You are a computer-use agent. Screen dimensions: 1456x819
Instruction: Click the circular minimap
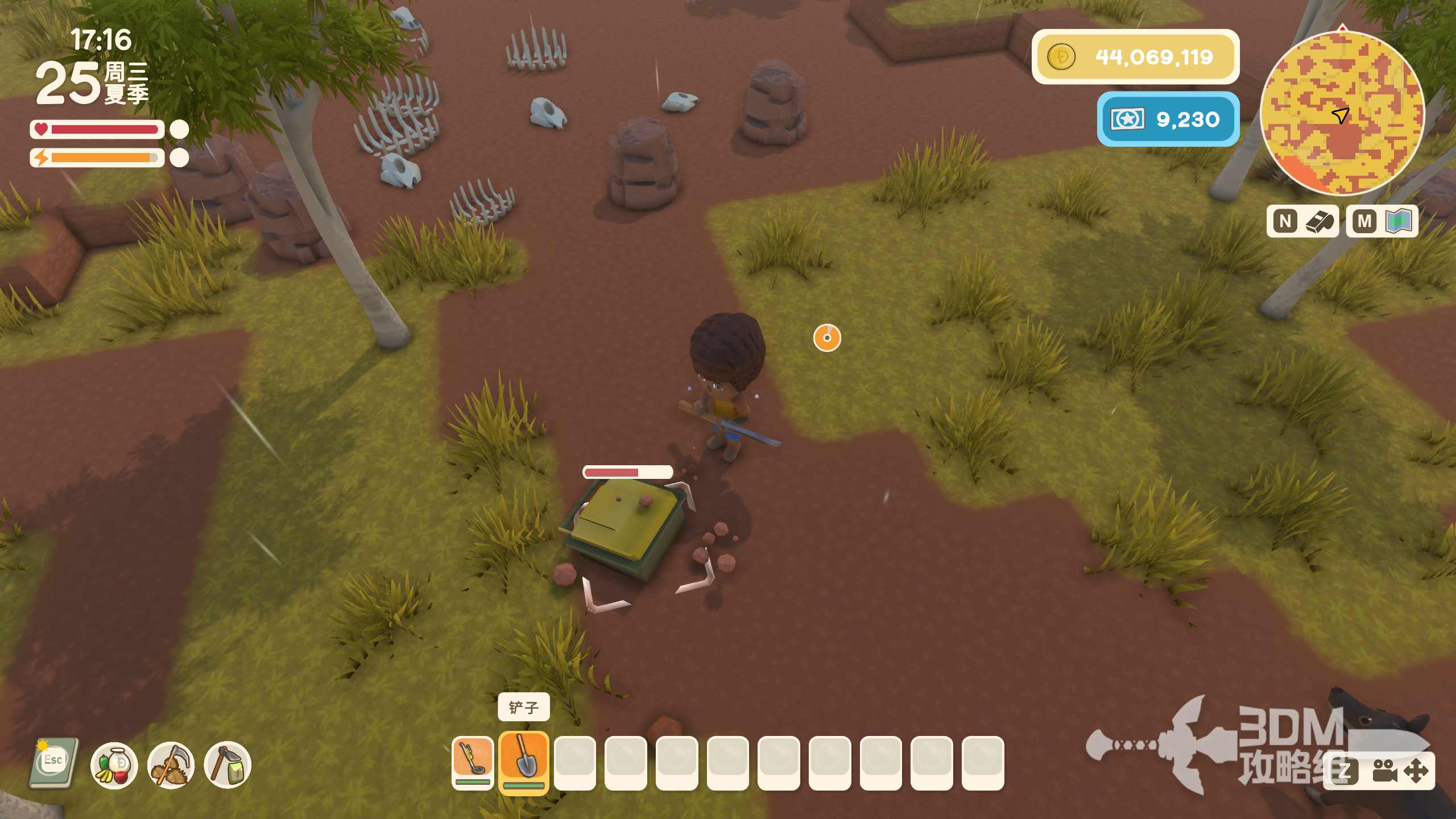1342,113
